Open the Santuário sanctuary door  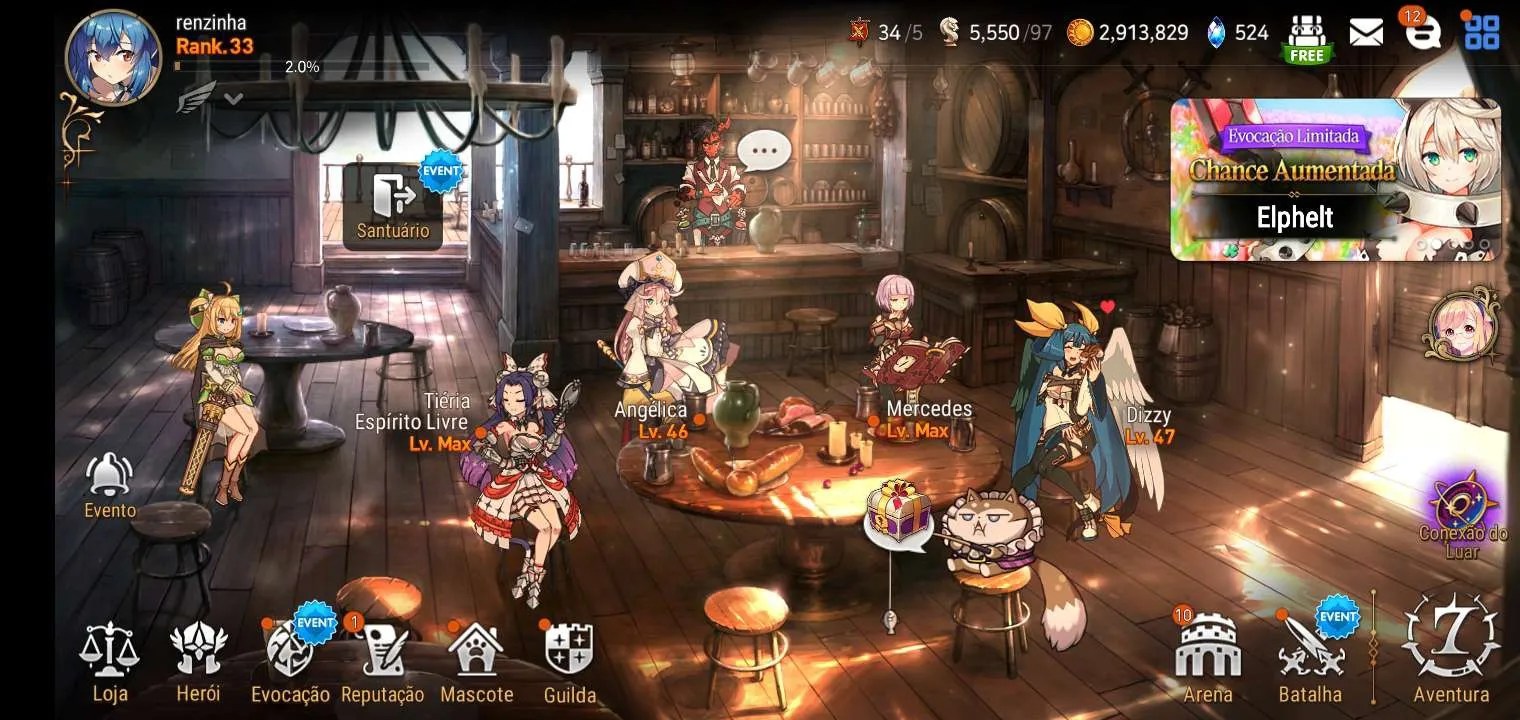tap(393, 205)
